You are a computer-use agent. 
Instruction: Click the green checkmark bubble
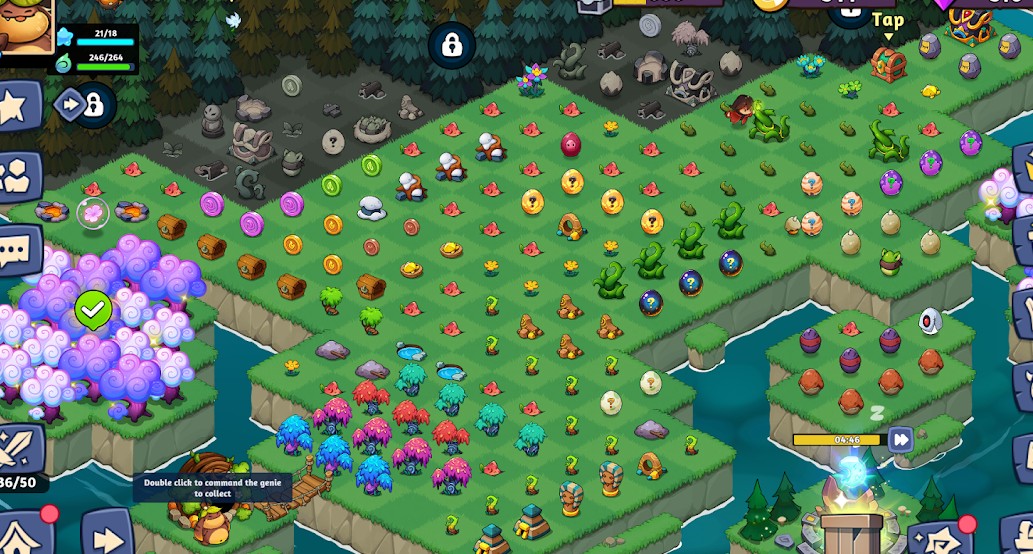93,311
